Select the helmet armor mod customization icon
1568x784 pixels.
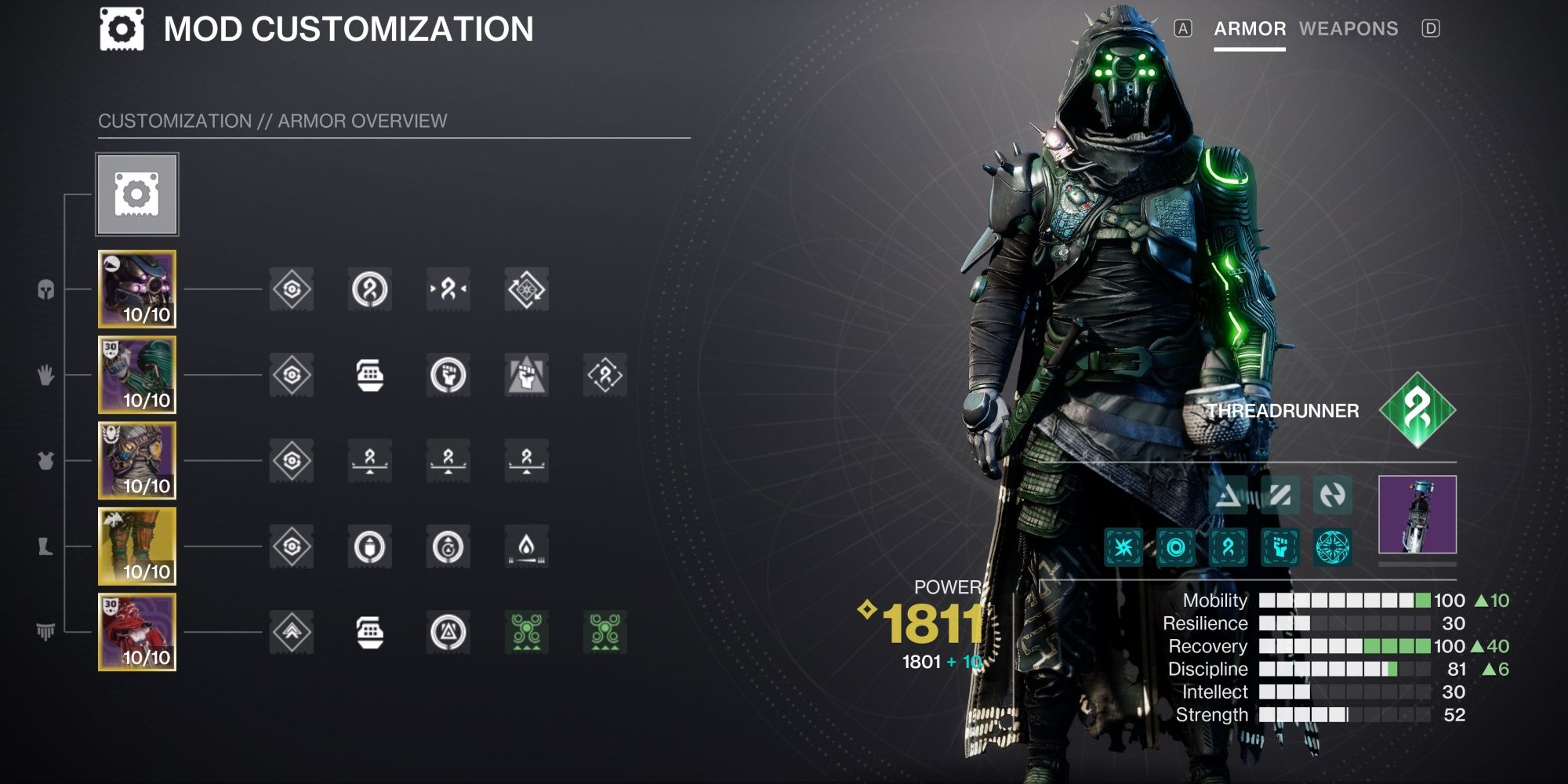coord(292,289)
